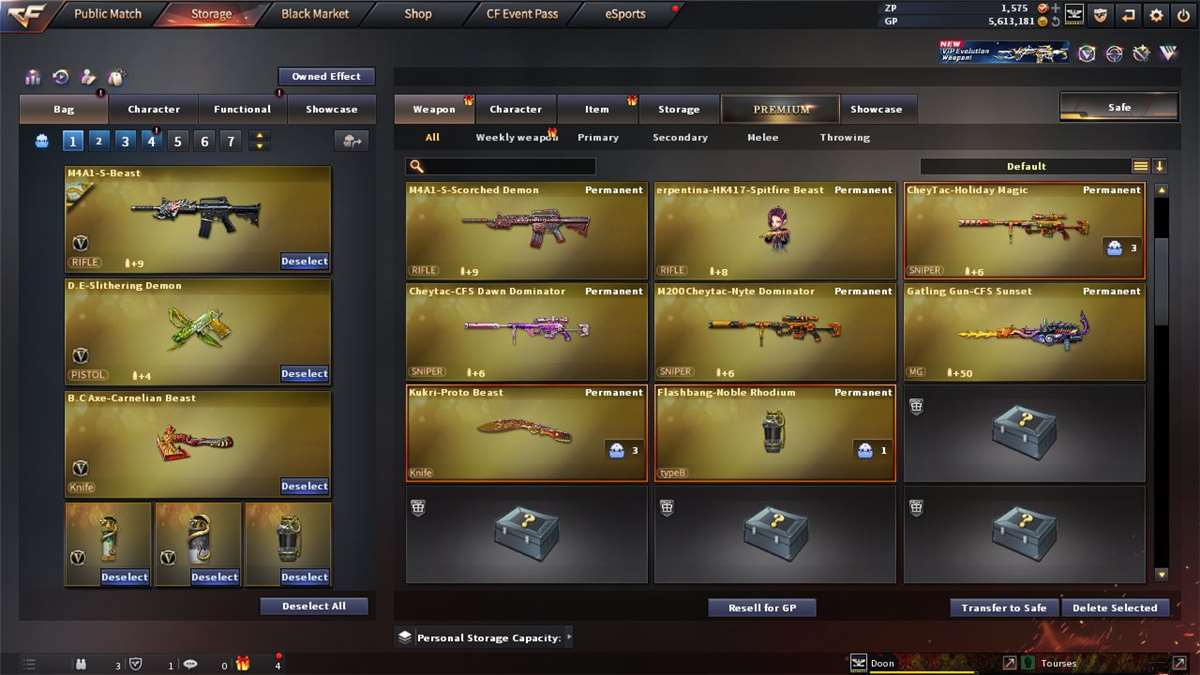Open the Default sort dropdown
Viewport: 1200px width, 675px height.
(1026, 166)
